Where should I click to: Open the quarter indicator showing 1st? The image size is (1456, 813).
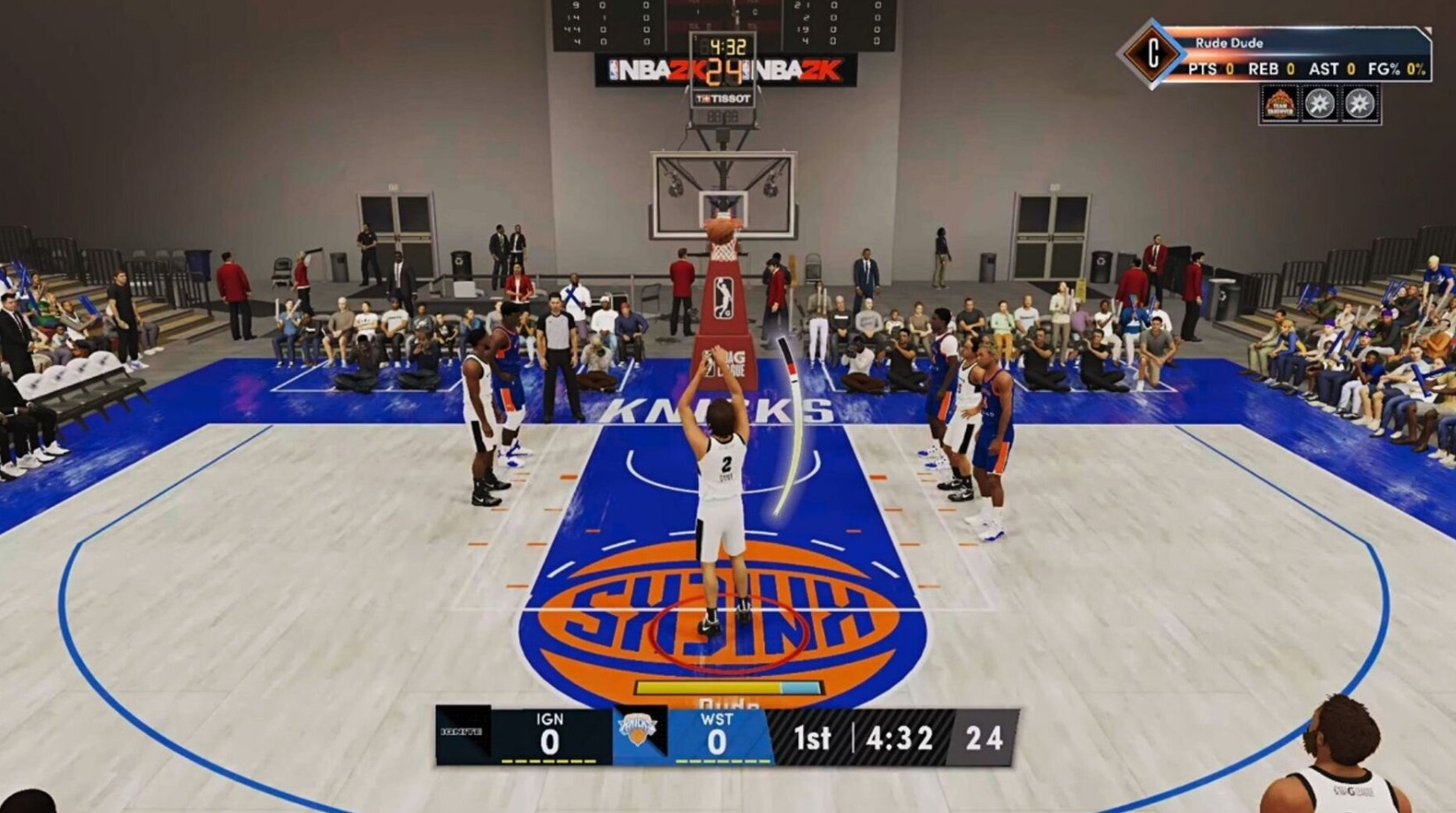tap(812, 738)
